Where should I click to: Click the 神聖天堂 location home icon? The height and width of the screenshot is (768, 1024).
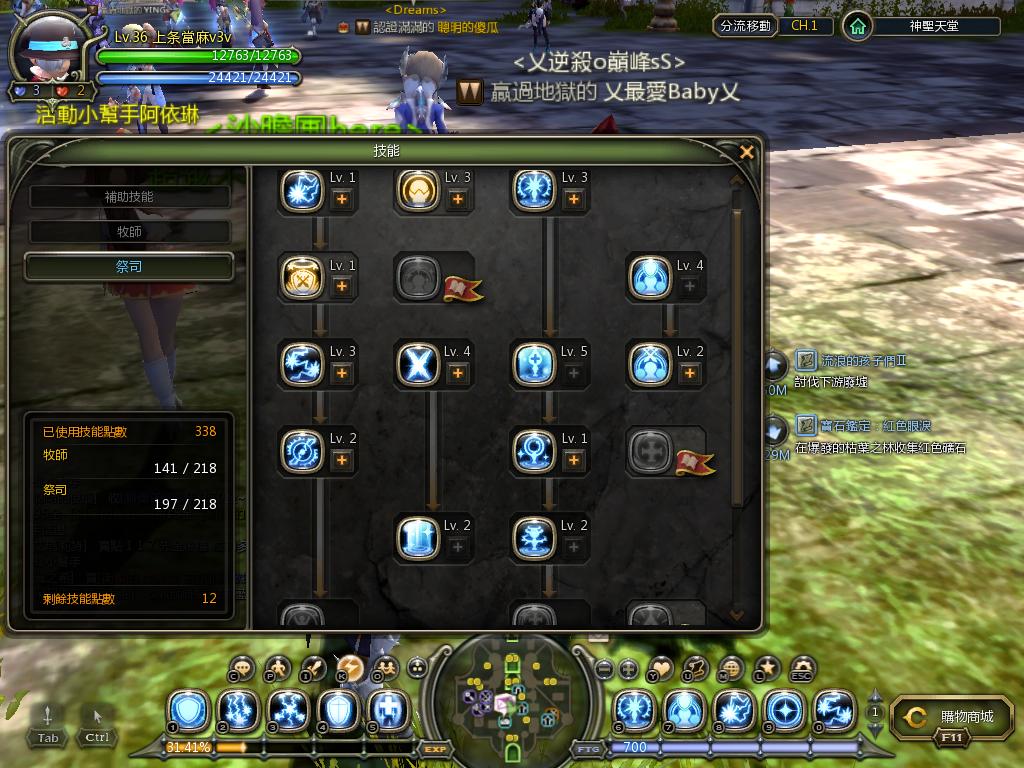pos(857,26)
